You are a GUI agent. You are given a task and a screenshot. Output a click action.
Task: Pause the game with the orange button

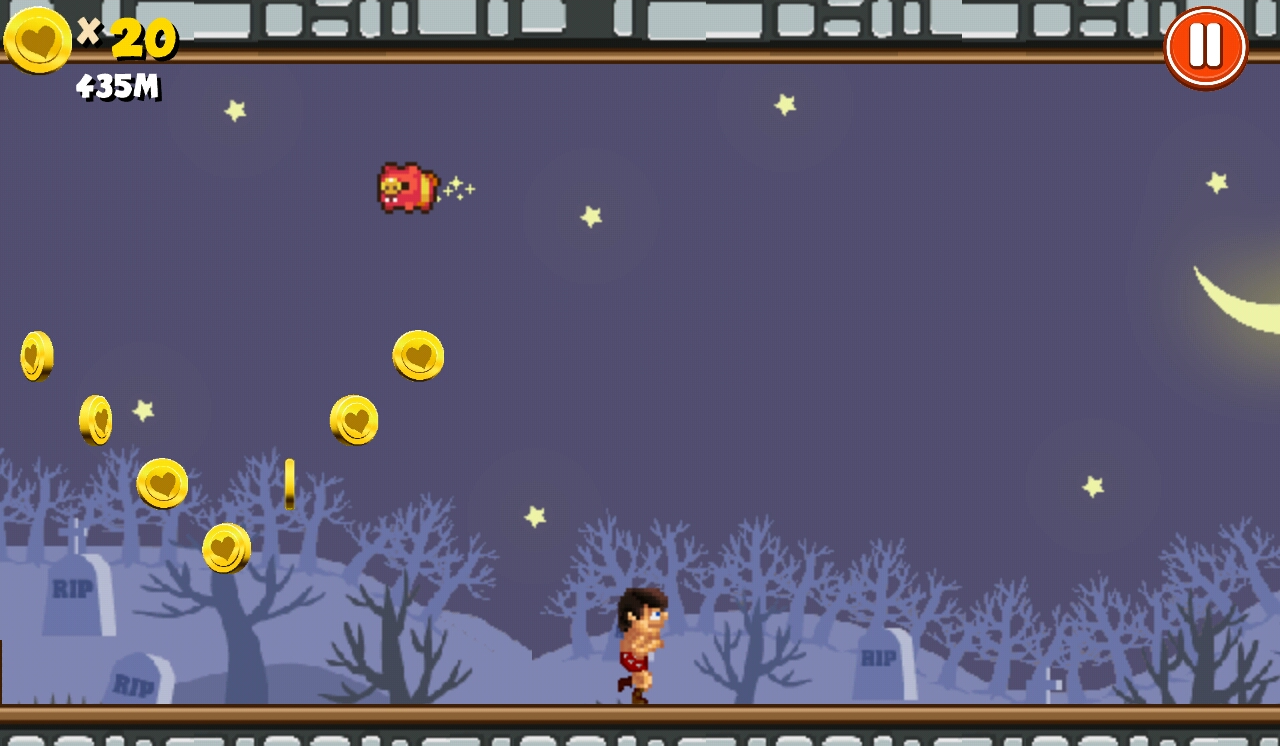click(x=1206, y=47)
